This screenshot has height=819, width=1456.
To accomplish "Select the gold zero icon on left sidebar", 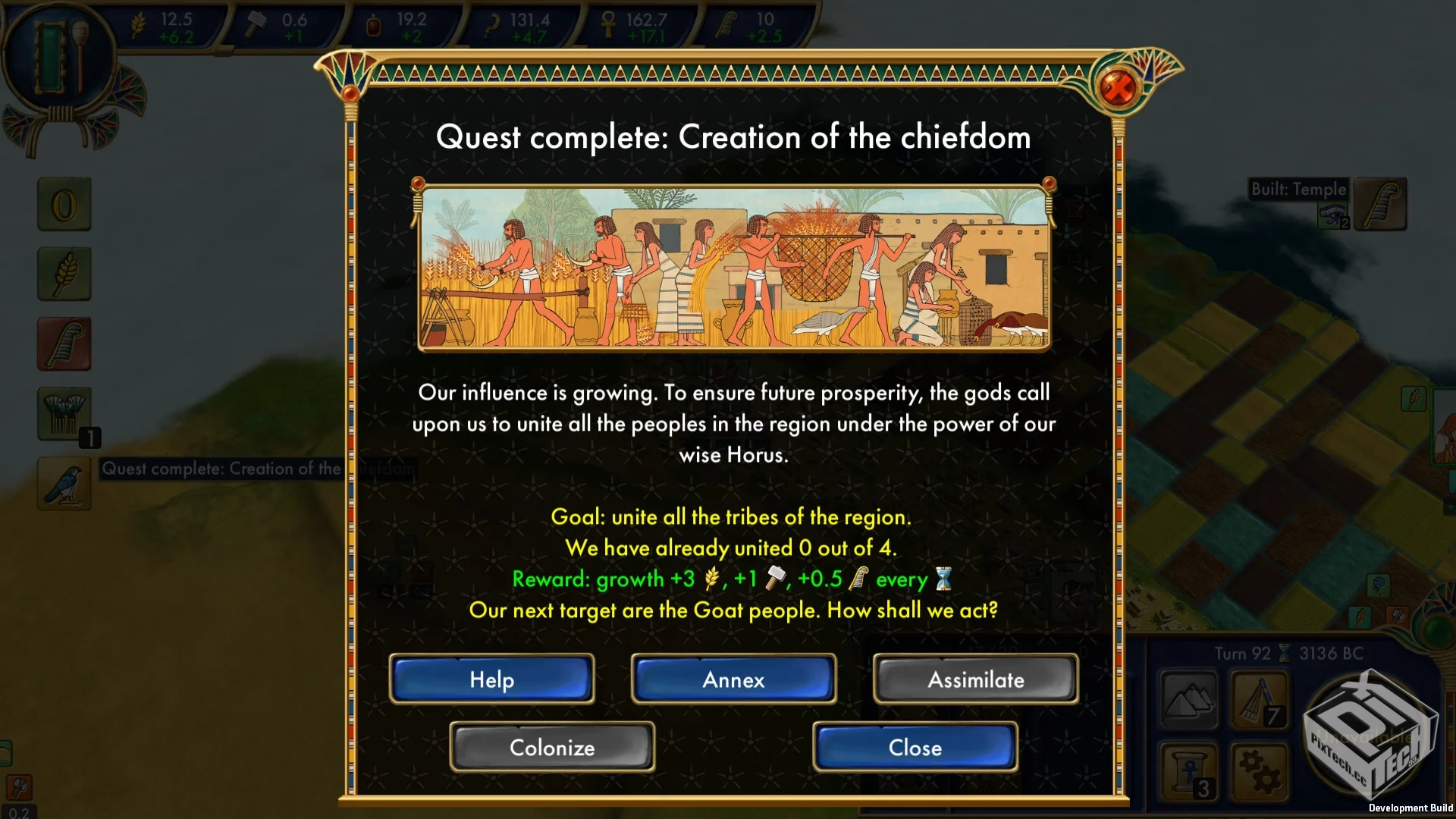I will pos(64,204).
